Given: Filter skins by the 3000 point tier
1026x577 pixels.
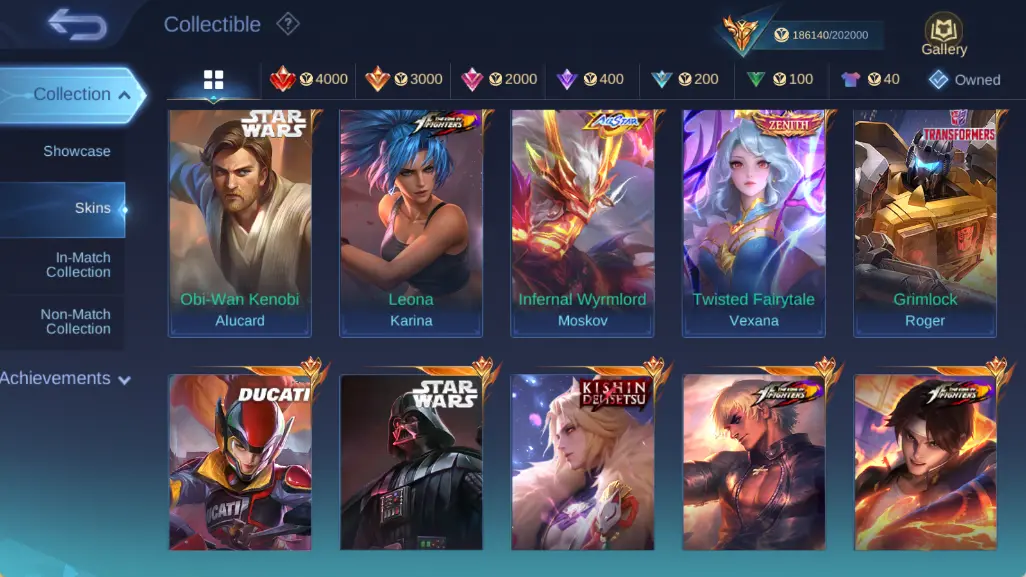Looking at the screenshot, I should [x=403, y=80].
